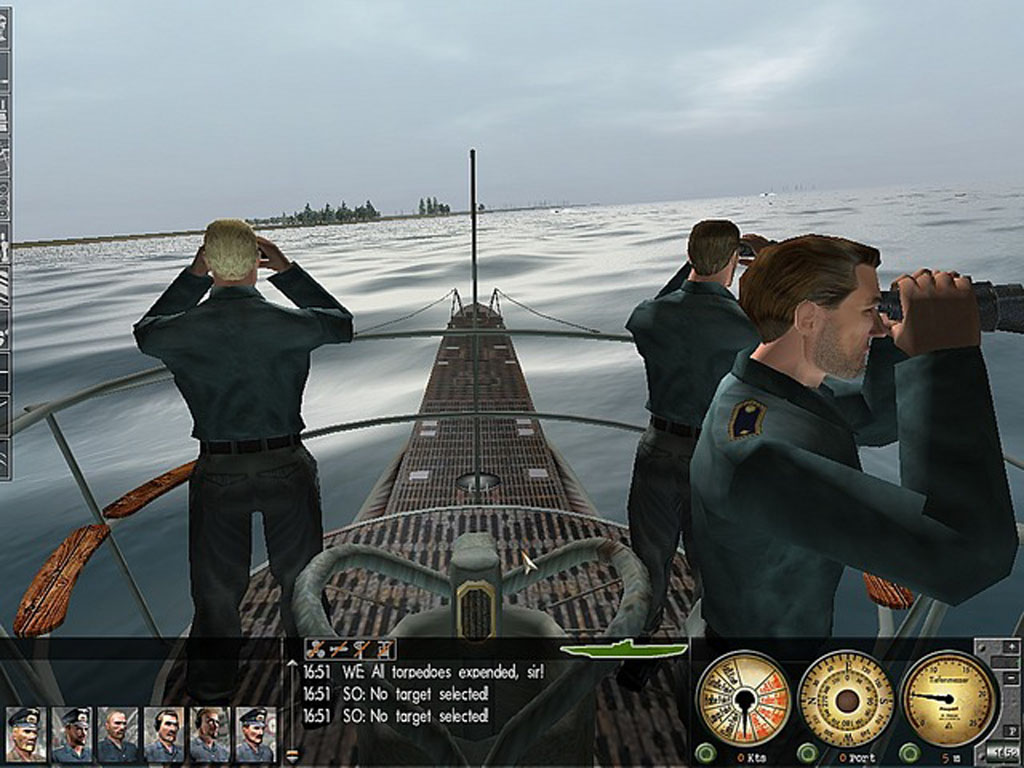Screen dimensions: 1024x768
Task: Toggle the green button under the compass dial
Action: tap(808, 752)
